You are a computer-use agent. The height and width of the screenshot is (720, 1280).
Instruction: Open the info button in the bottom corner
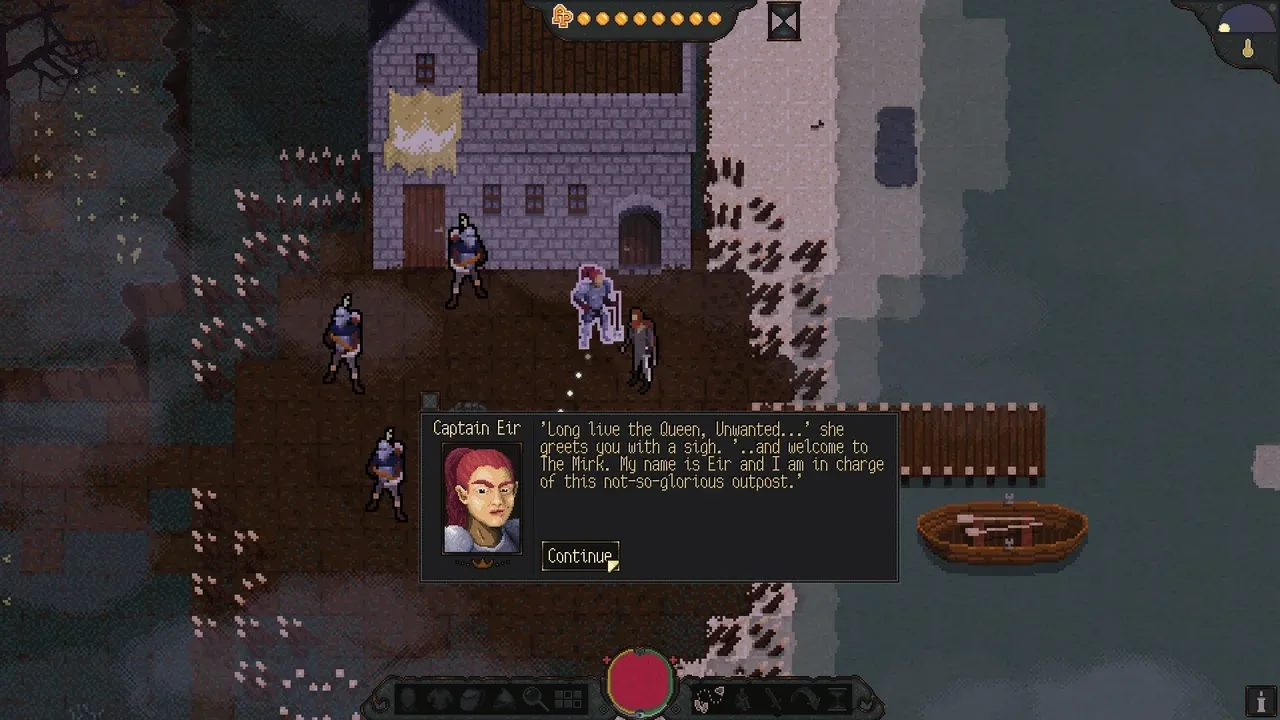pyautogui.click(x=1261, y=700)
